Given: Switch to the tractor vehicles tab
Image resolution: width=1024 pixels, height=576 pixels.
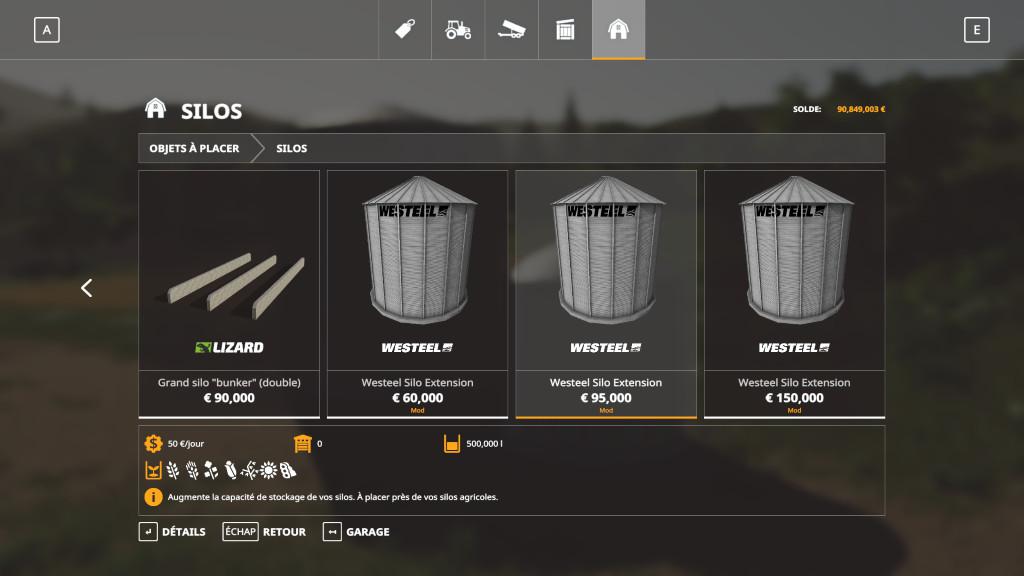Looking at the screenshot, I should pos(458,30).
